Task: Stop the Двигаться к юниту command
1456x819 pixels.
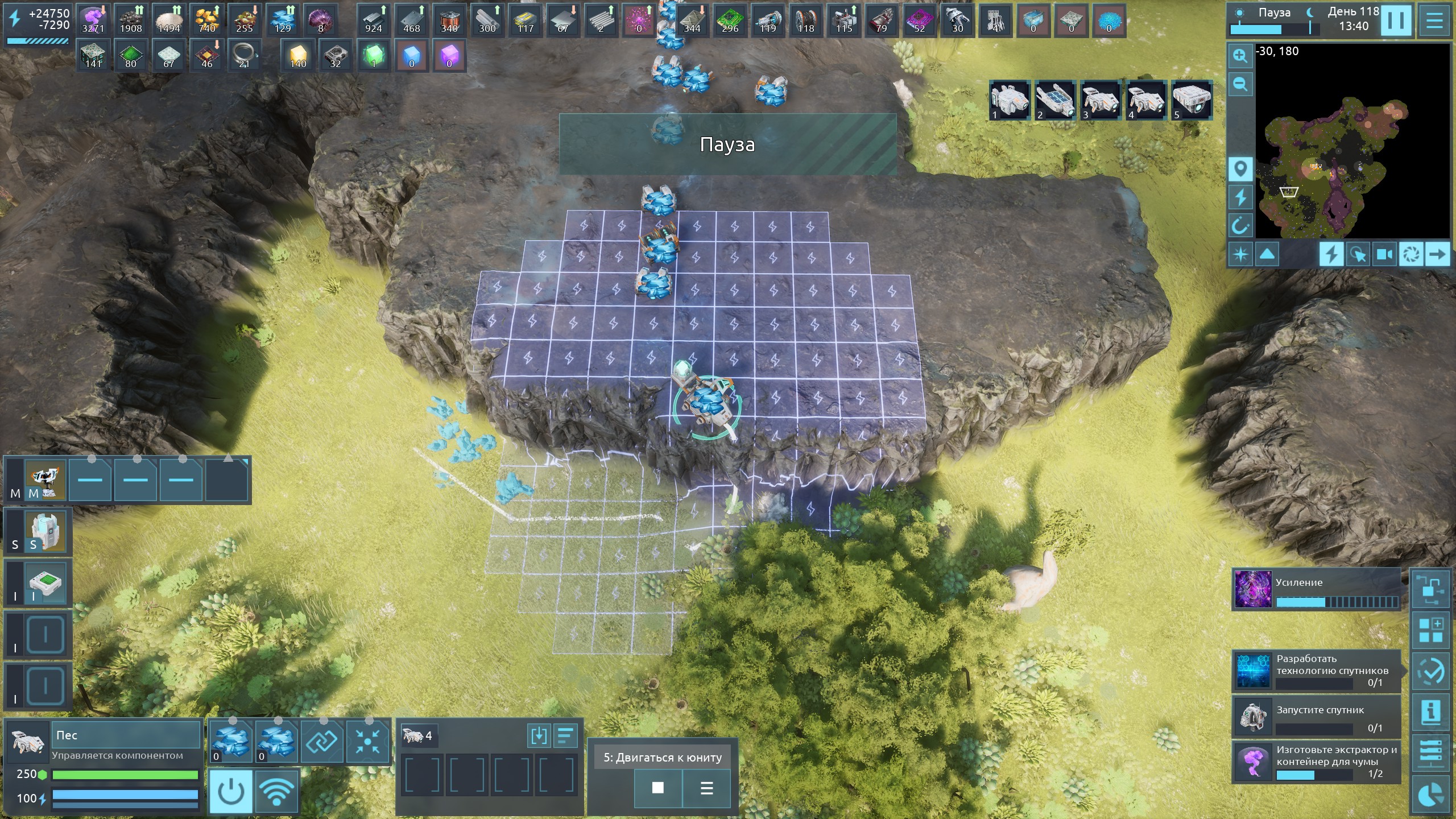Action: point(657,788)
